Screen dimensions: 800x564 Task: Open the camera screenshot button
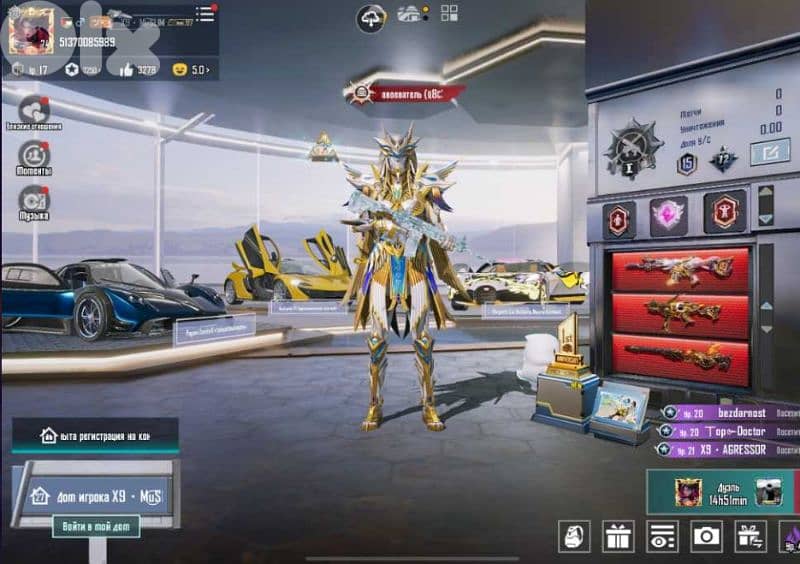pyautogui.click(x=706, y=536)
